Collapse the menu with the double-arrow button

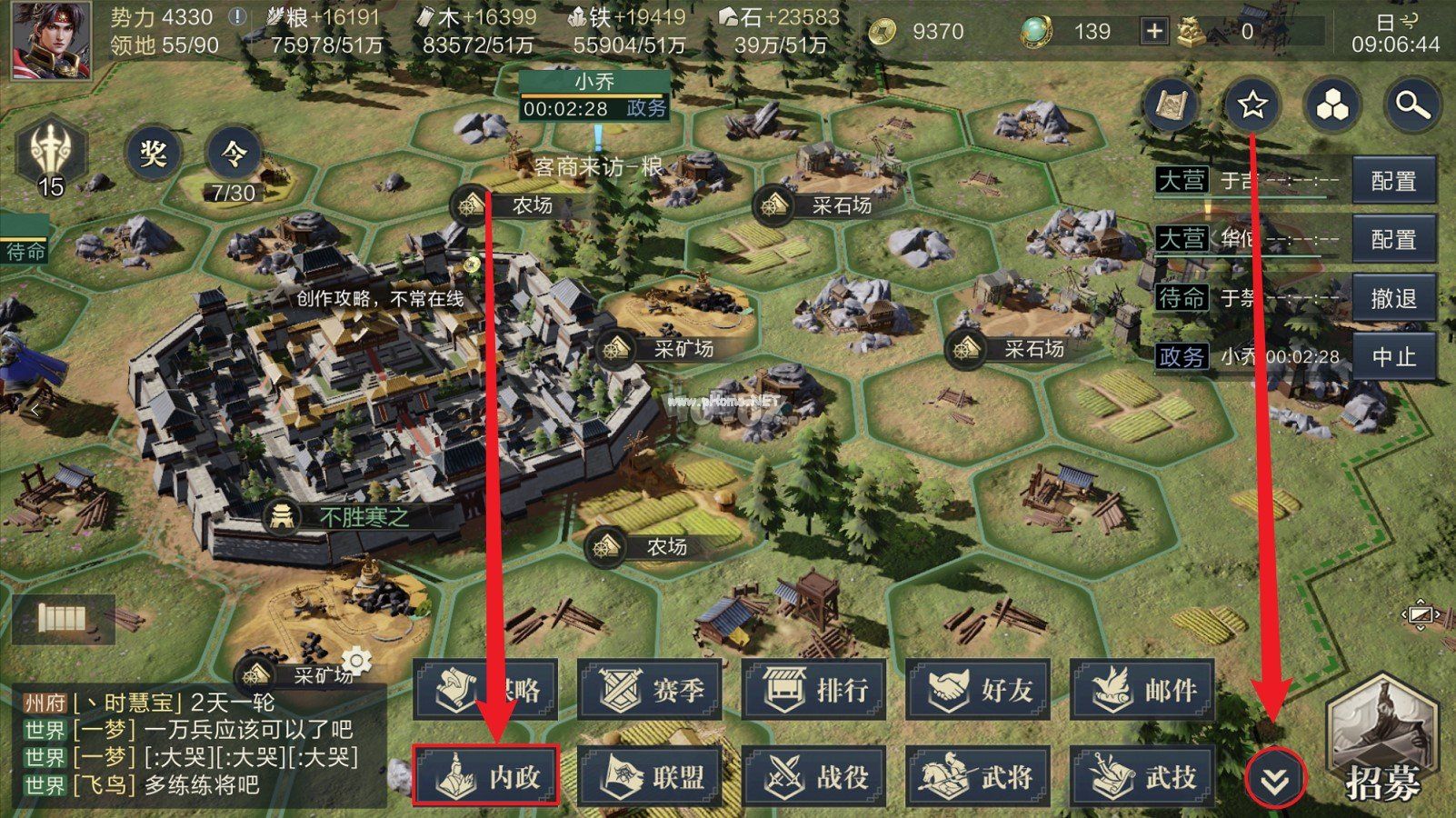click(1274, 780)
